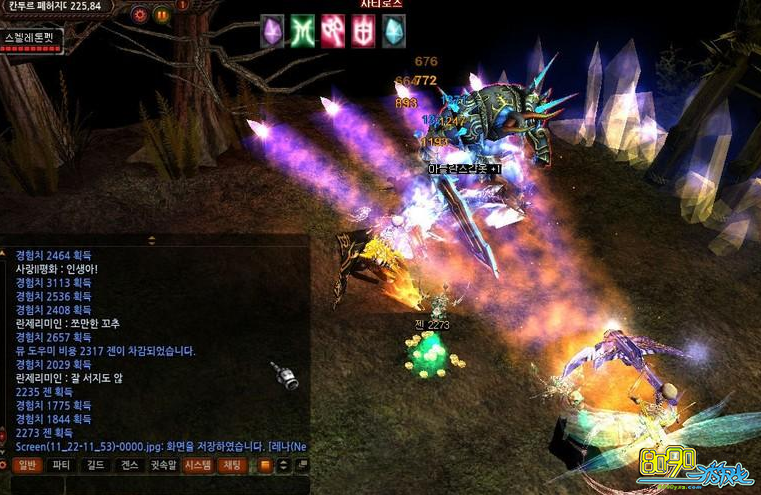Switch to the 일반 chat tab

click(x=27, y=465)
